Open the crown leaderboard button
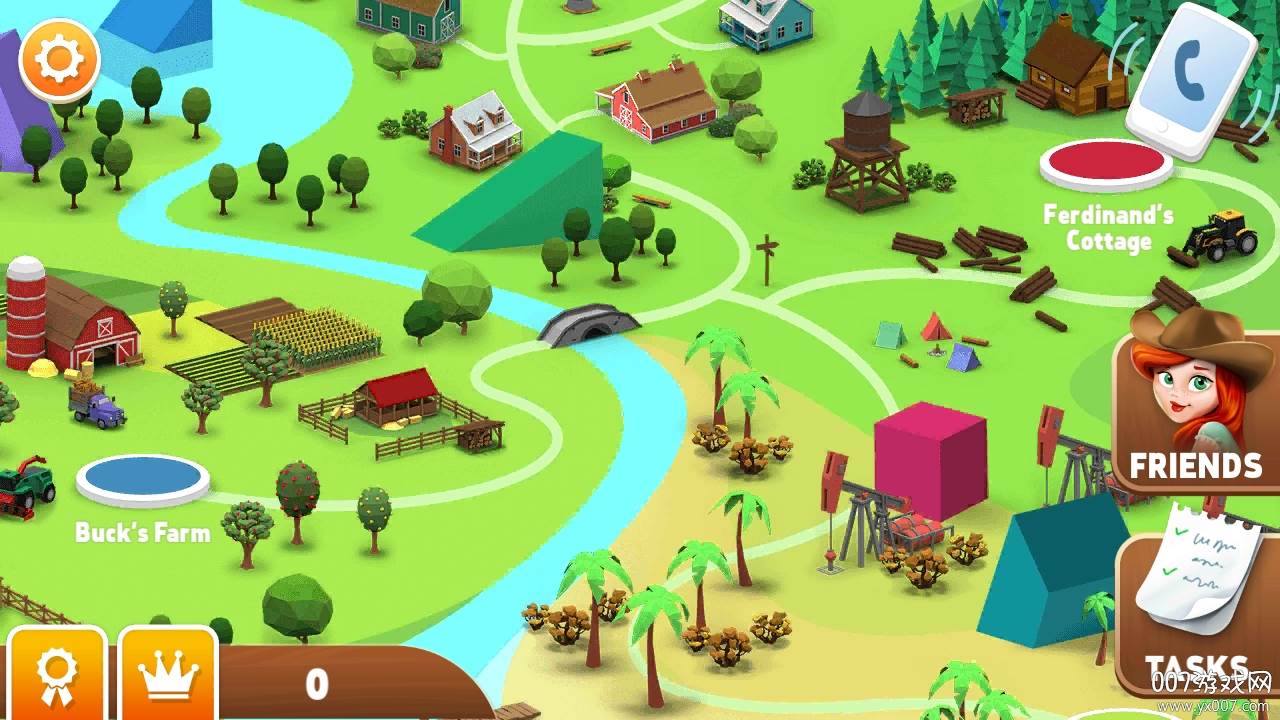Image resolution: width=1280 pixels, height=720 pixels. tap(168, 675)
